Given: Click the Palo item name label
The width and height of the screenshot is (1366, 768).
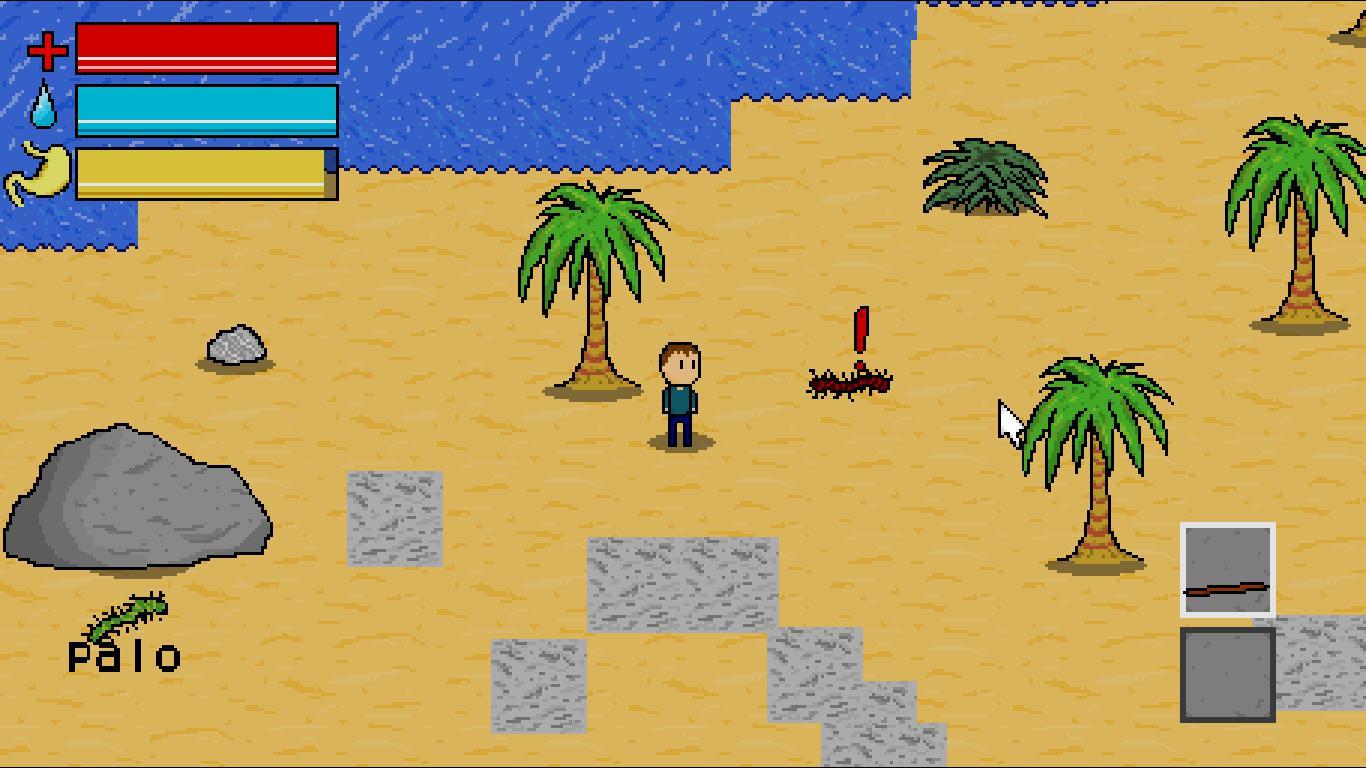Looking at the screenshot, I should (x=125, y=655).
